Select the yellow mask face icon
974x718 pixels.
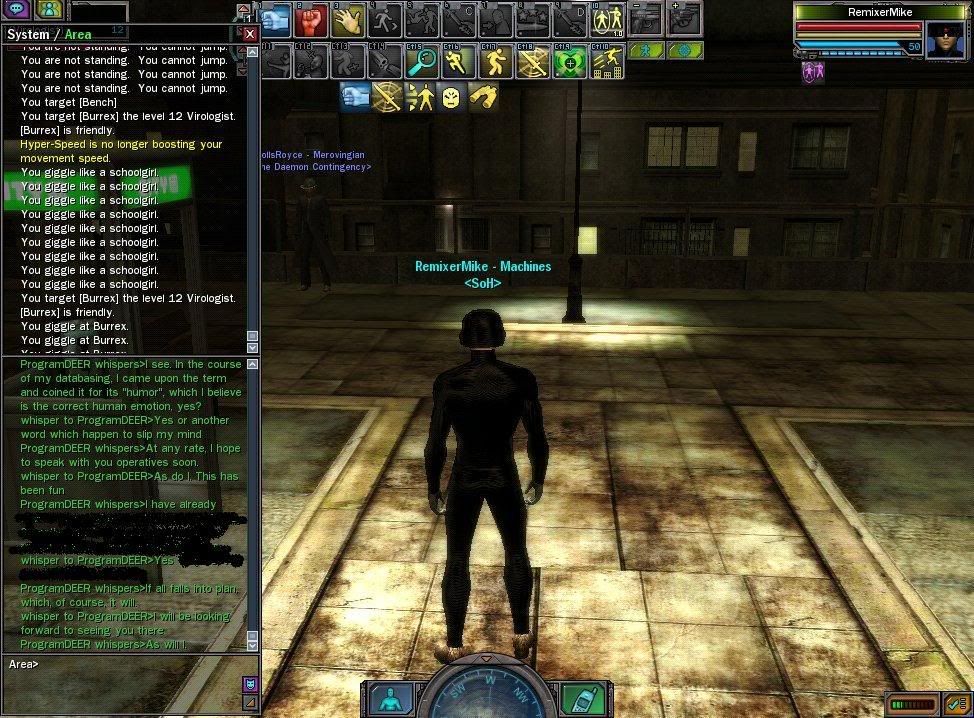(452, 97)
